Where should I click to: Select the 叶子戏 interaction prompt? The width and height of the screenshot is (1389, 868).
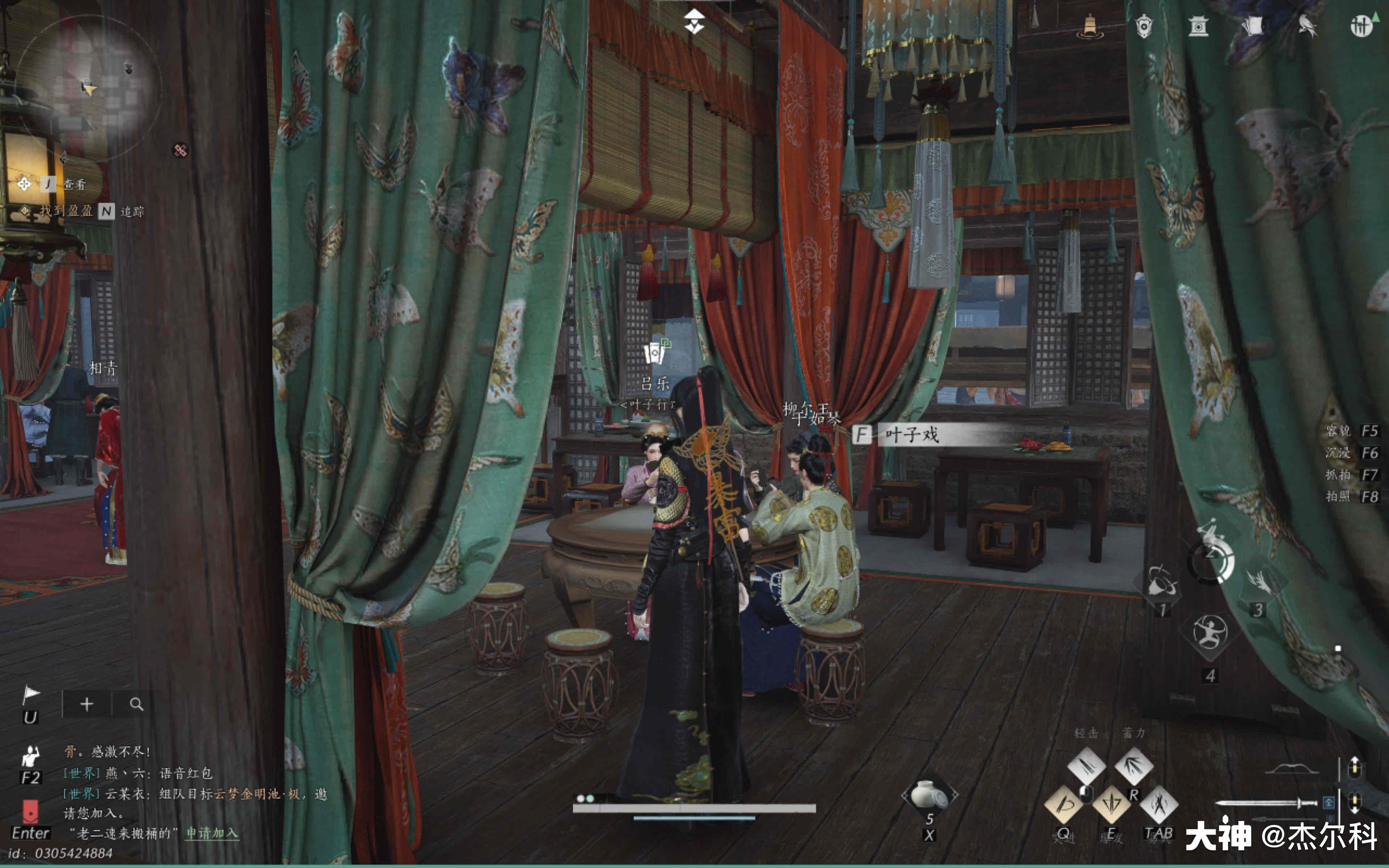912,435
